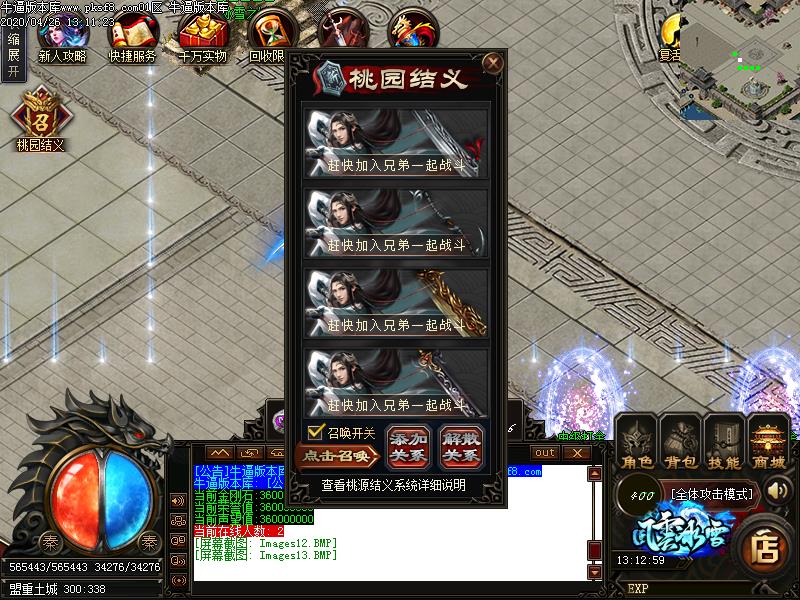800x600 pixels.
Task: Open 快捷服务 quick services
Action: point(131,38)
